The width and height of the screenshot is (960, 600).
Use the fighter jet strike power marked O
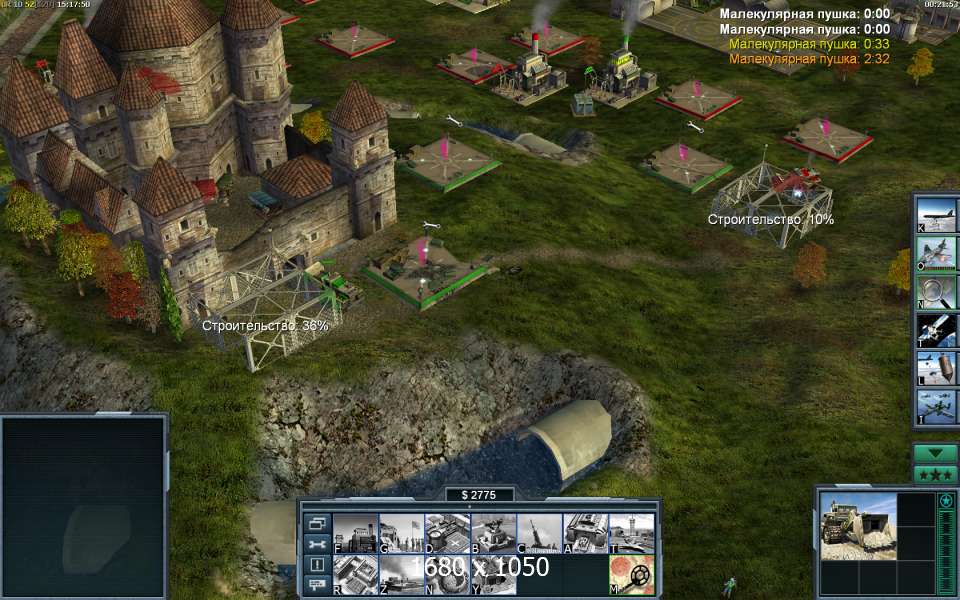936,254
